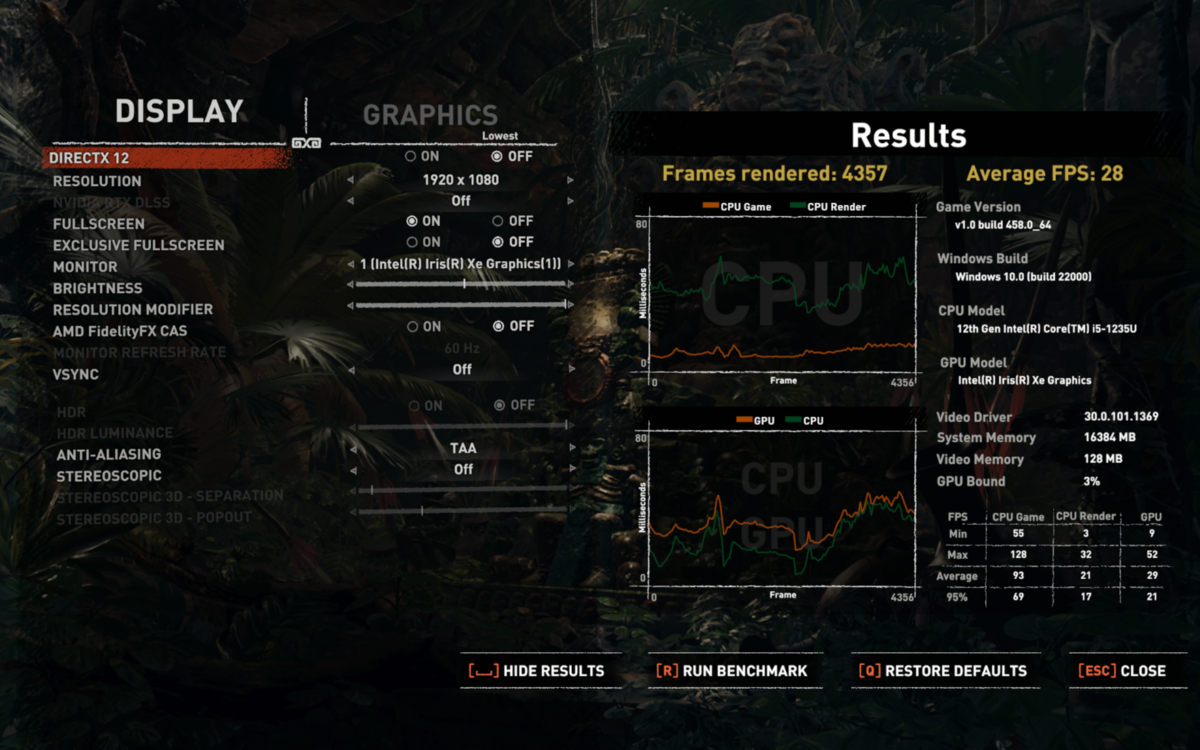The image size is (1200, 750).
Task: Select the VSync setting row
Action: (75, 374)
